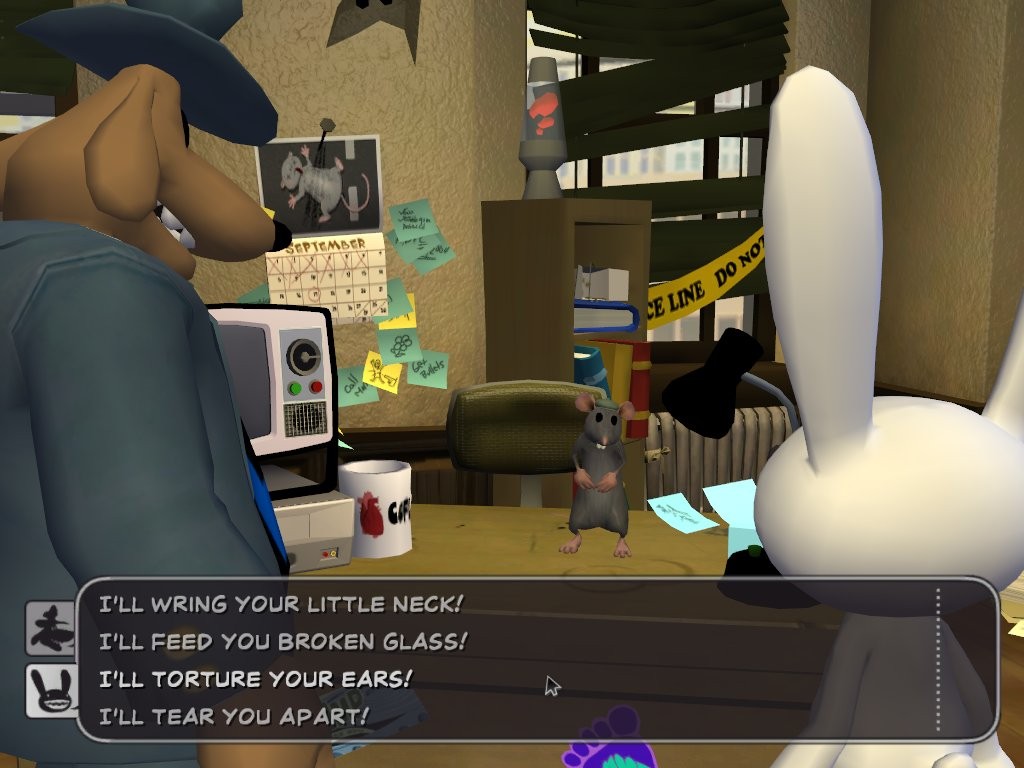Image resolution: width=1024 pixels, height=768 pixels.
Task: Choose "I'll wring your little neck!"
Action: coord(281,604)
